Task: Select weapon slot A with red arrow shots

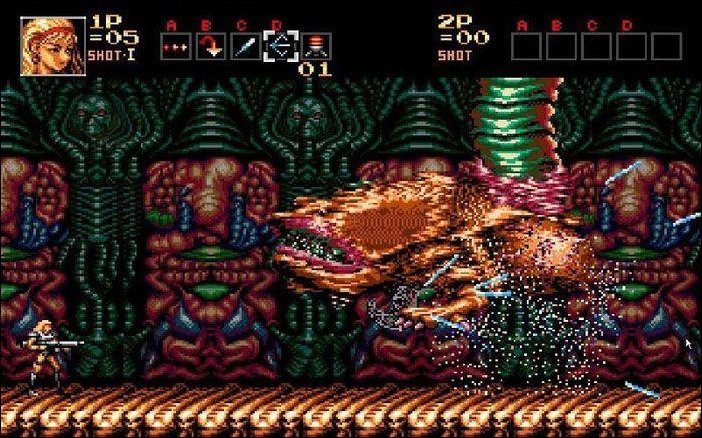Action: (174, 47)
